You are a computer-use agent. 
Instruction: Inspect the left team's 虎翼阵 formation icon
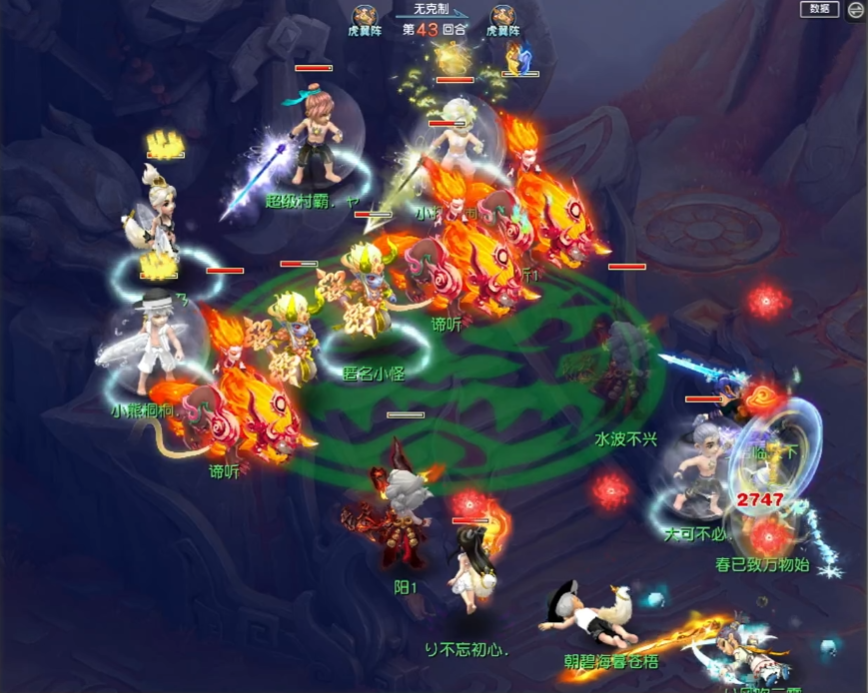[363, 16]
